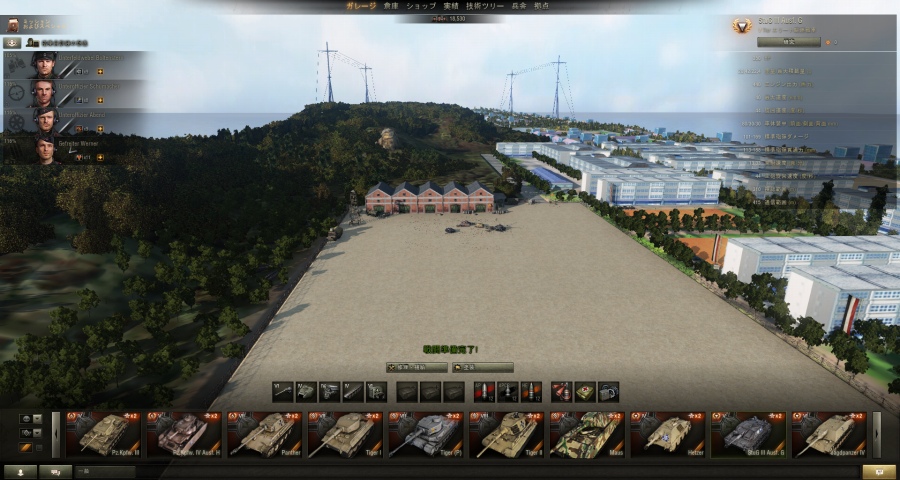Switch to the ガレージ tab
This screenshot has width=900, height=480.
point(361,6)
